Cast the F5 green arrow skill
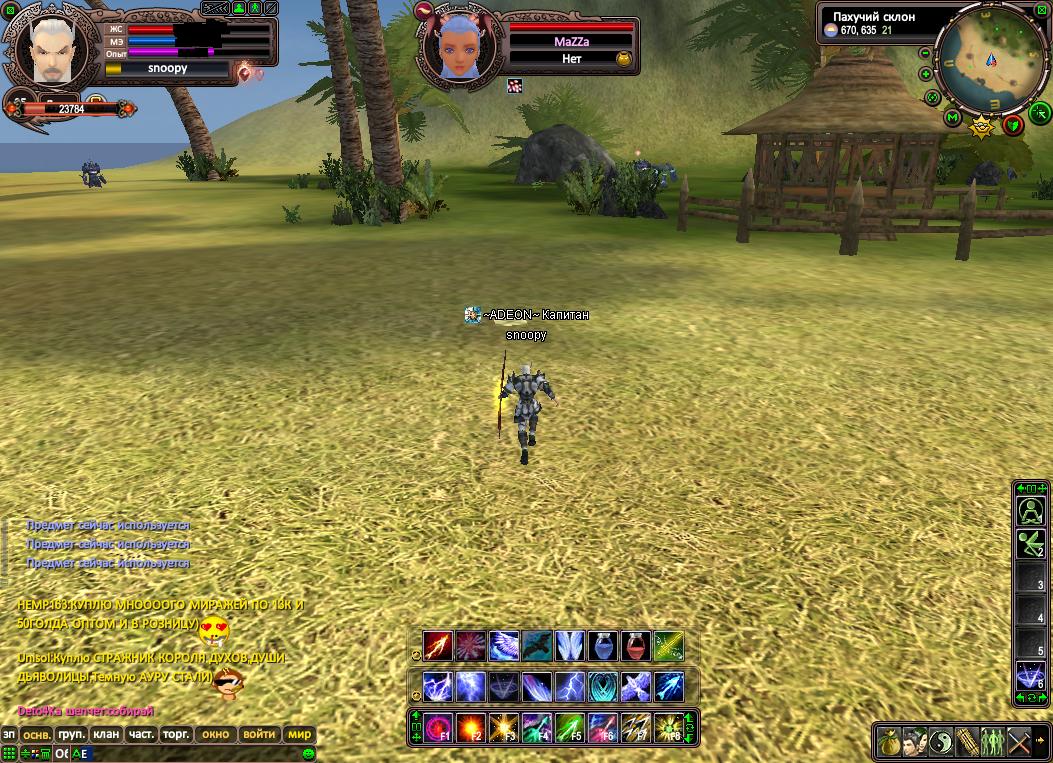This screenshot has width=1053, height=763. (570, 727)
